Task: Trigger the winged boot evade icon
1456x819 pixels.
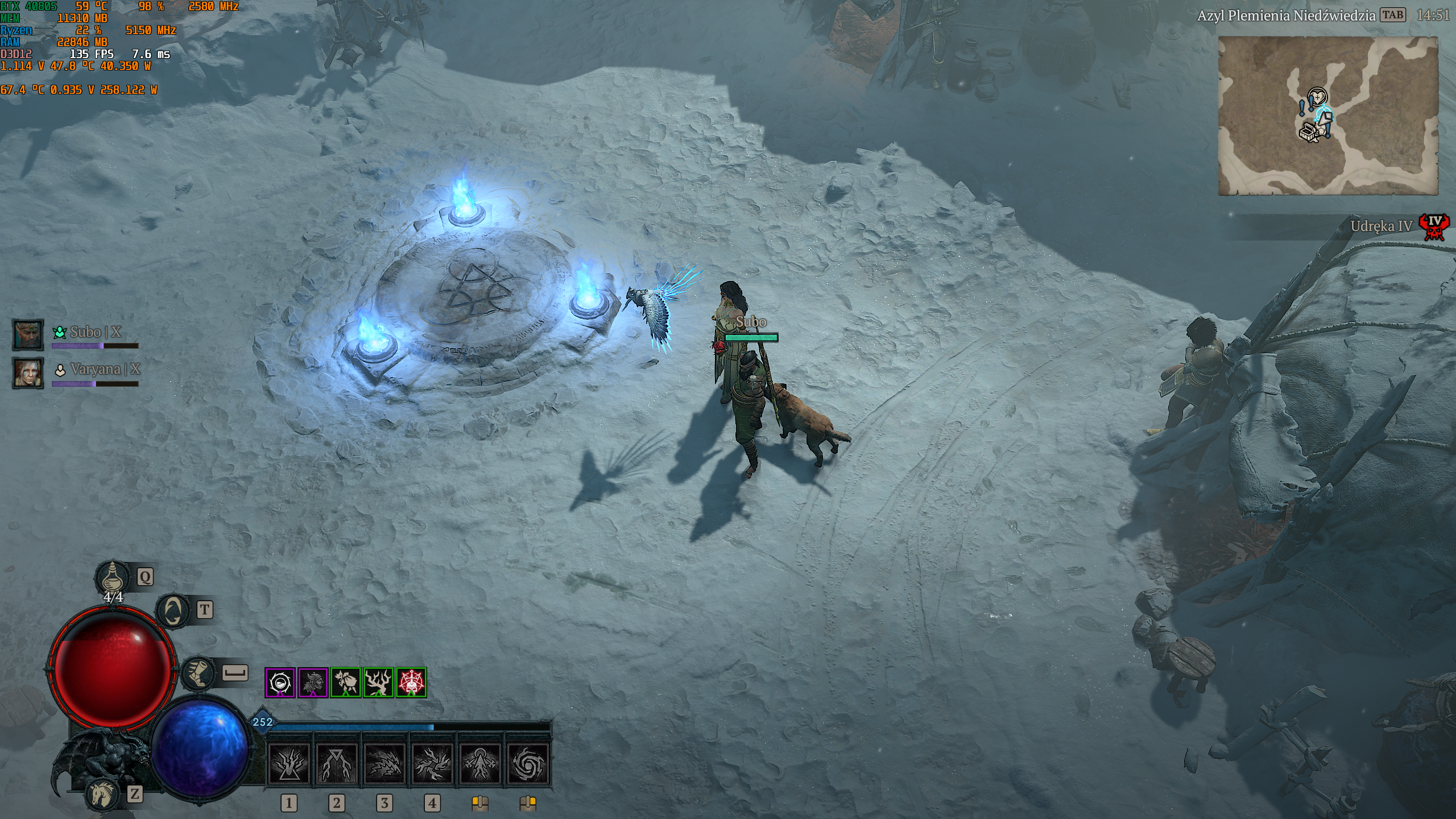Action: (198, 673)
